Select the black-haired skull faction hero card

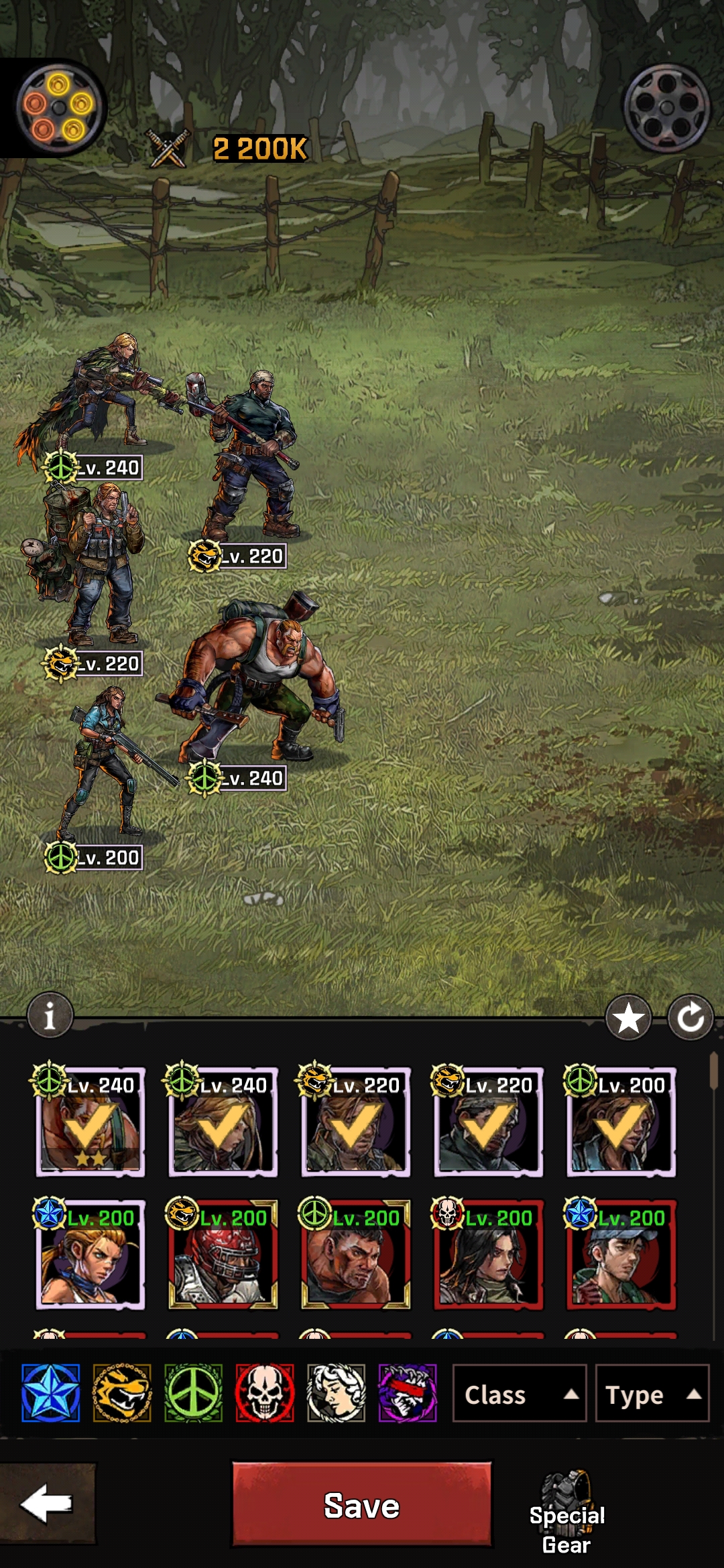click(488, 1255)
